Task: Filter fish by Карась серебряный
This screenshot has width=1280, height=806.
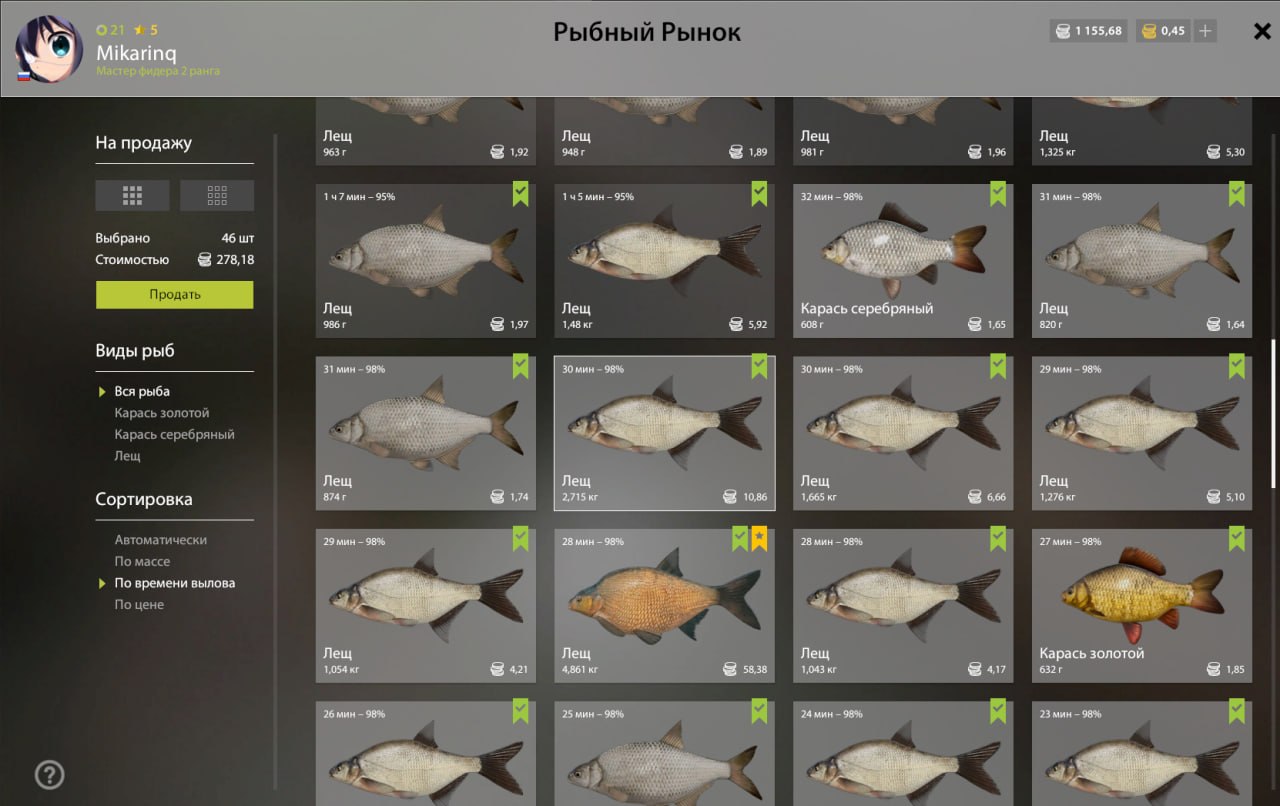Action: tap(174, 435)
